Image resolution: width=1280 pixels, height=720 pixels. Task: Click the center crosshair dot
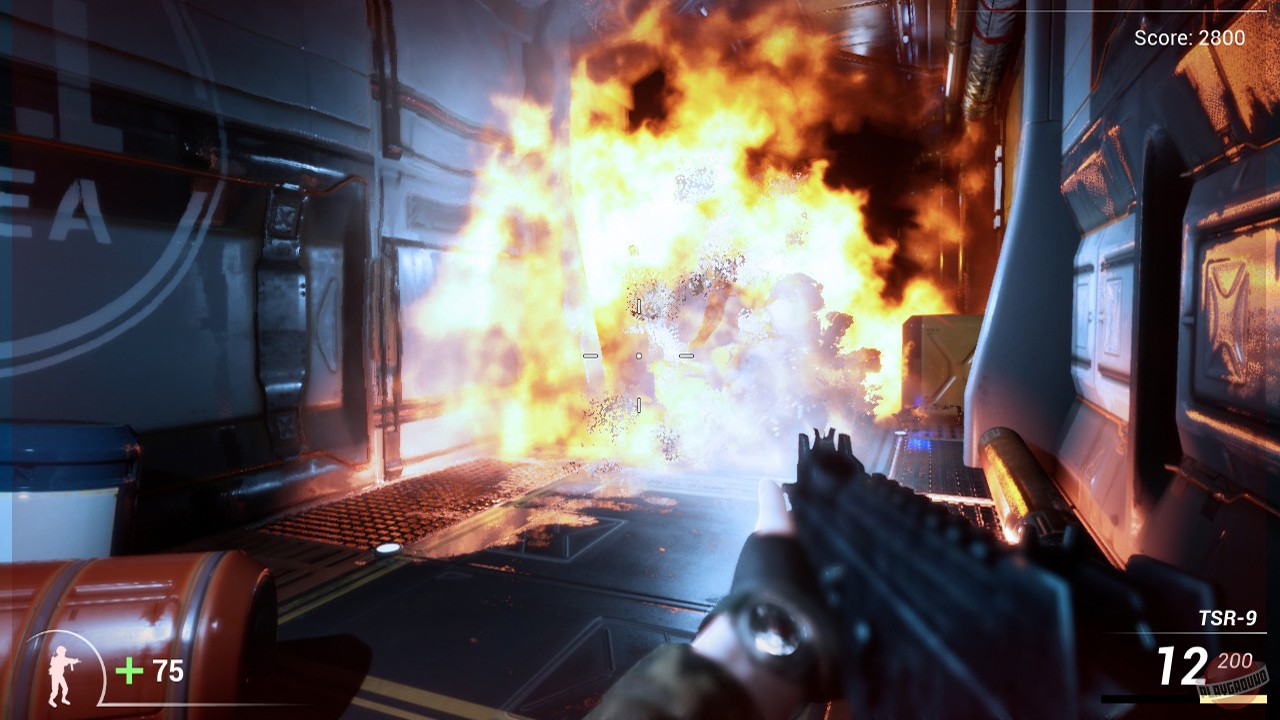coord(639,356)
